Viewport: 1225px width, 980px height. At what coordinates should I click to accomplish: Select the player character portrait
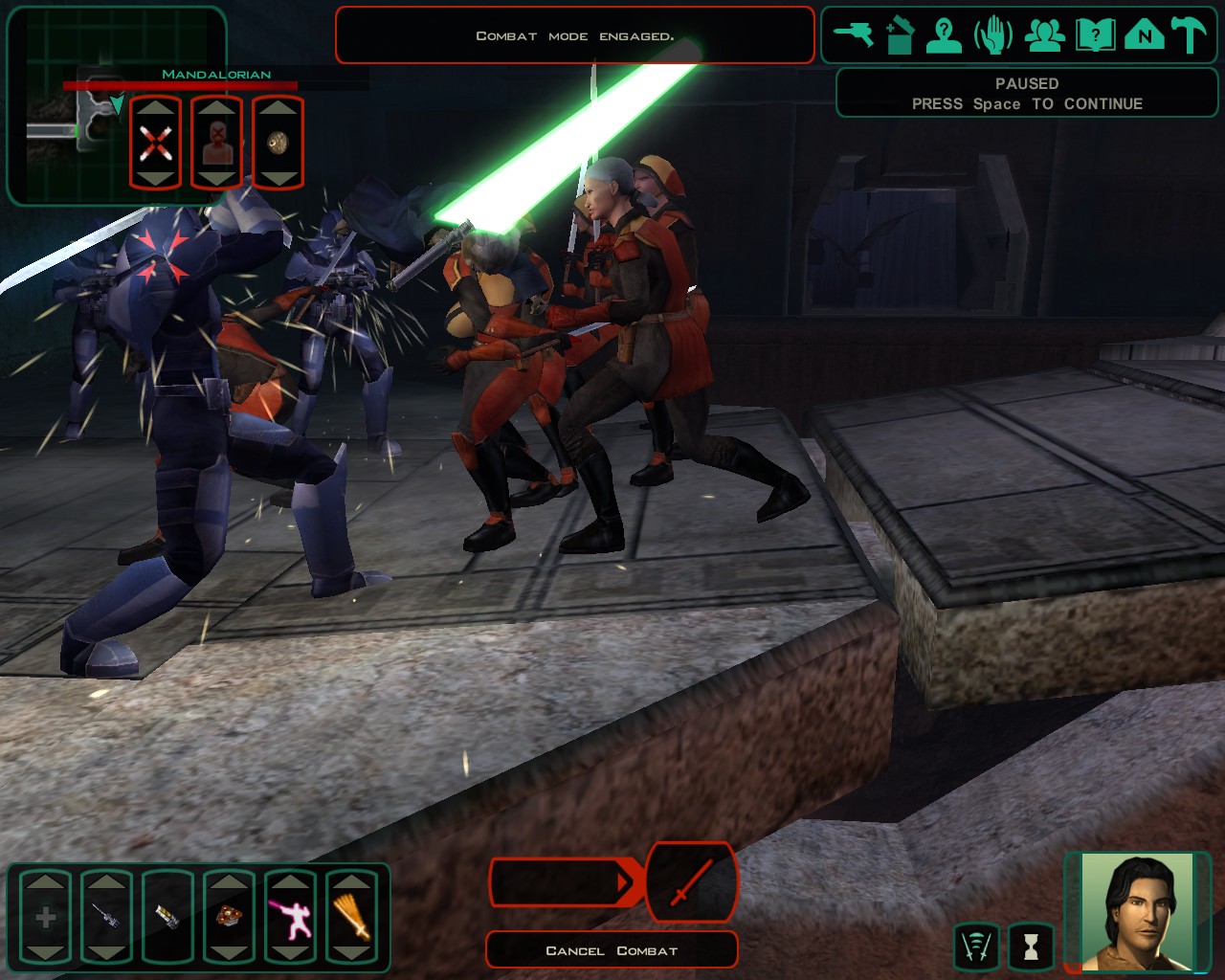tap(1138, 910)
